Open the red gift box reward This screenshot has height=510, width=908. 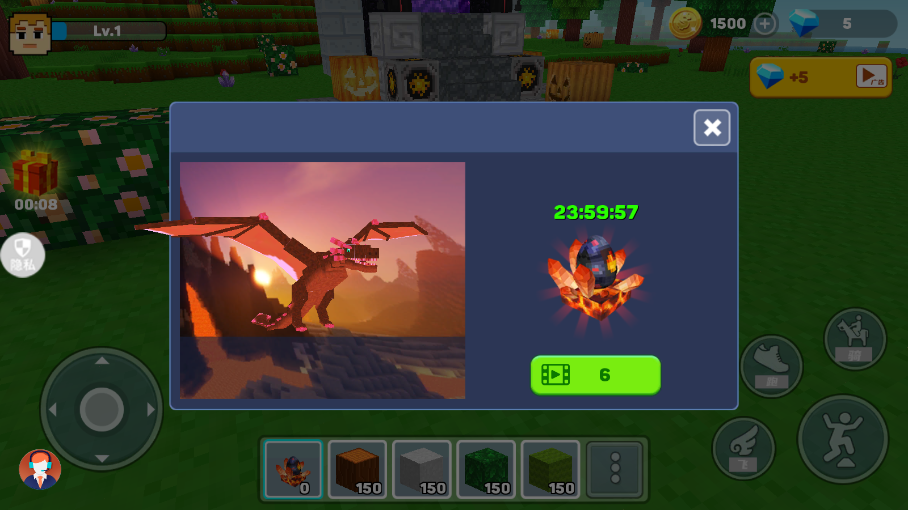pyautogui.click(x=35, y=173)
